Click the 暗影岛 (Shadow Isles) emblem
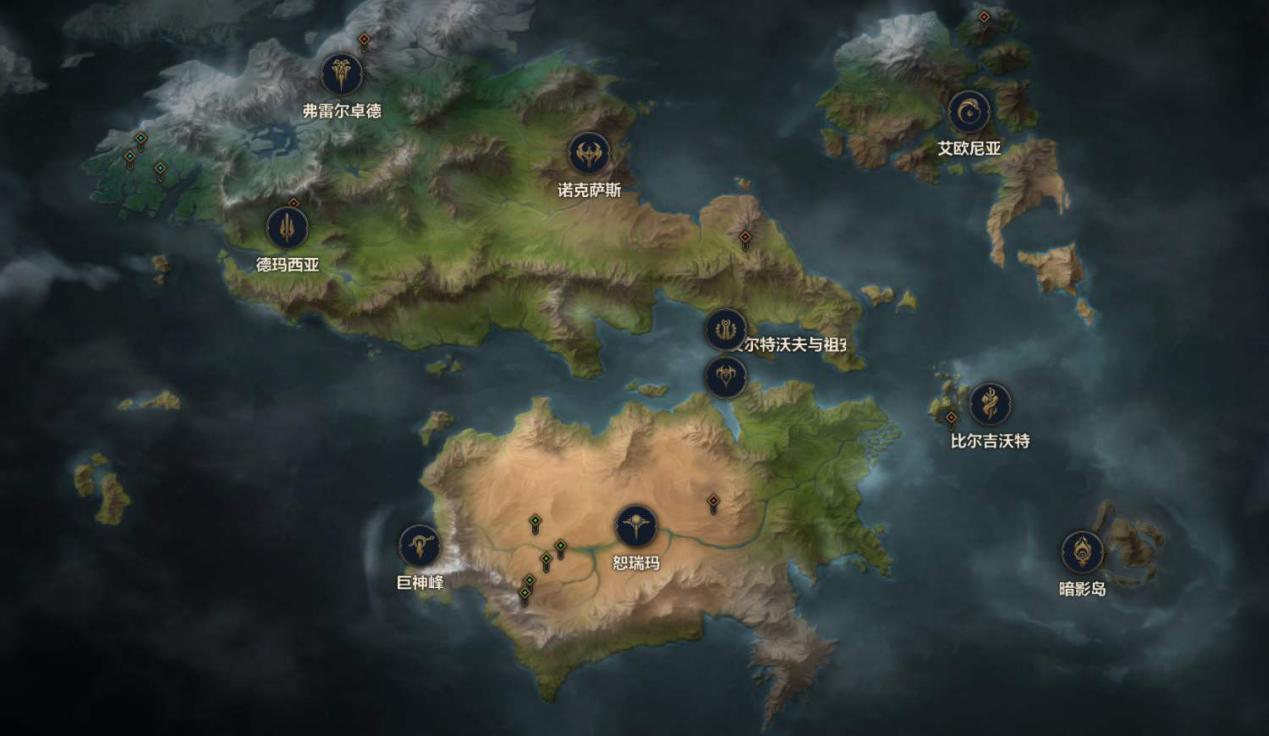The image size is (1269, 736). [x=1082, y=552]
